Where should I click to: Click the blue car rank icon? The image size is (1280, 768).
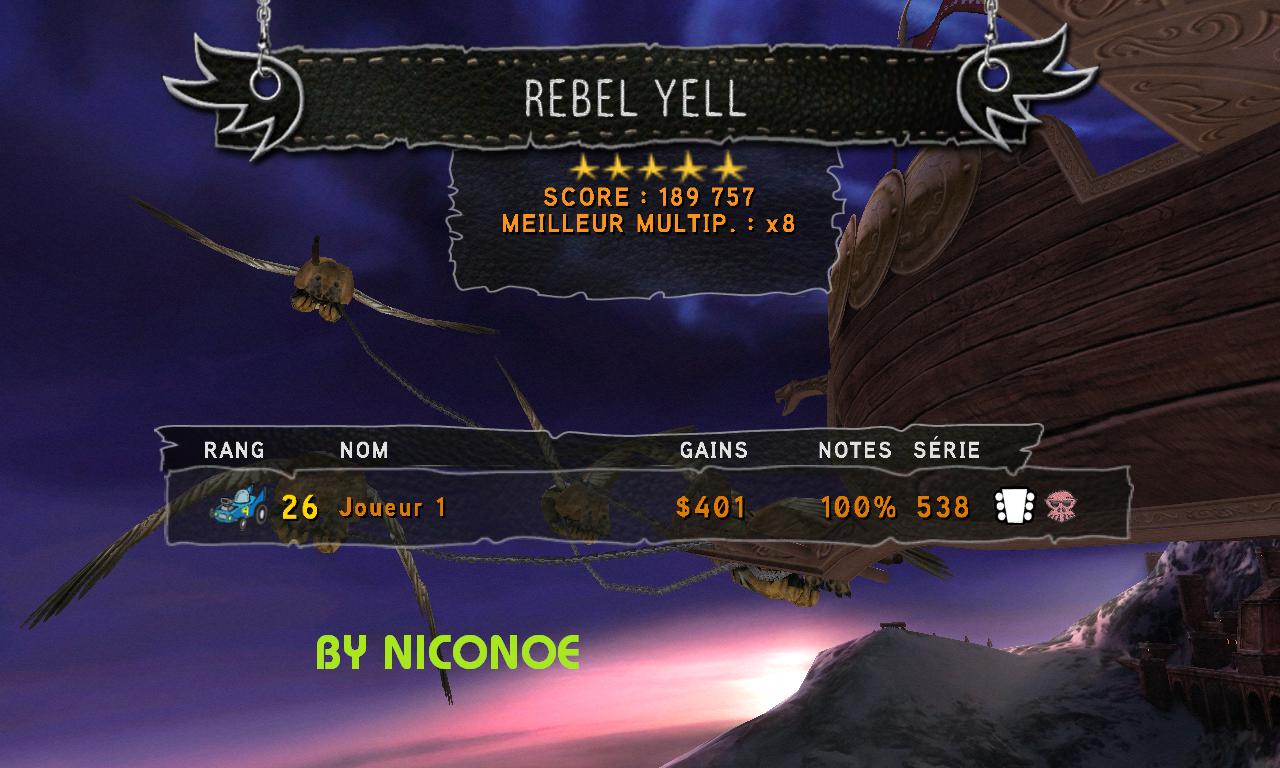(x=240, y=506)
